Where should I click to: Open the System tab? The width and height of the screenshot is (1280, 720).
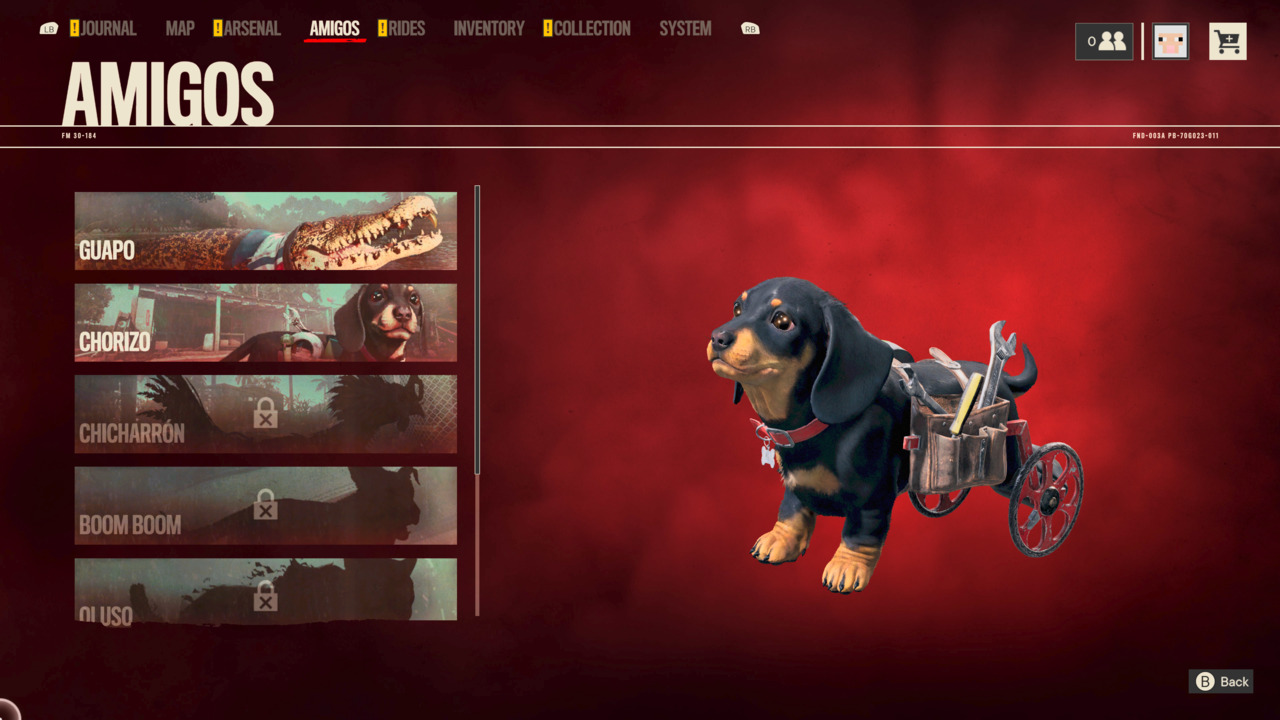point(685,29)
